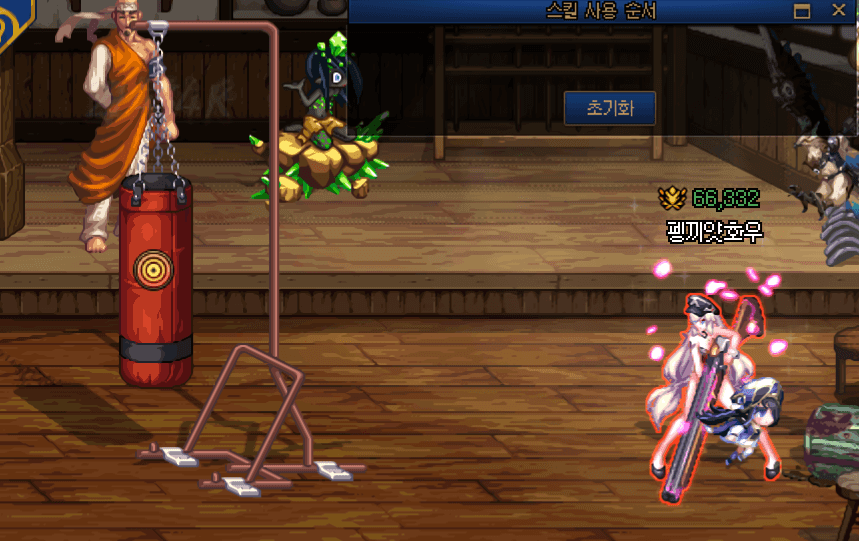Maximize the 스킬 사용 순서 panel
The image size is (859, 541).
(x=801, y=11)
